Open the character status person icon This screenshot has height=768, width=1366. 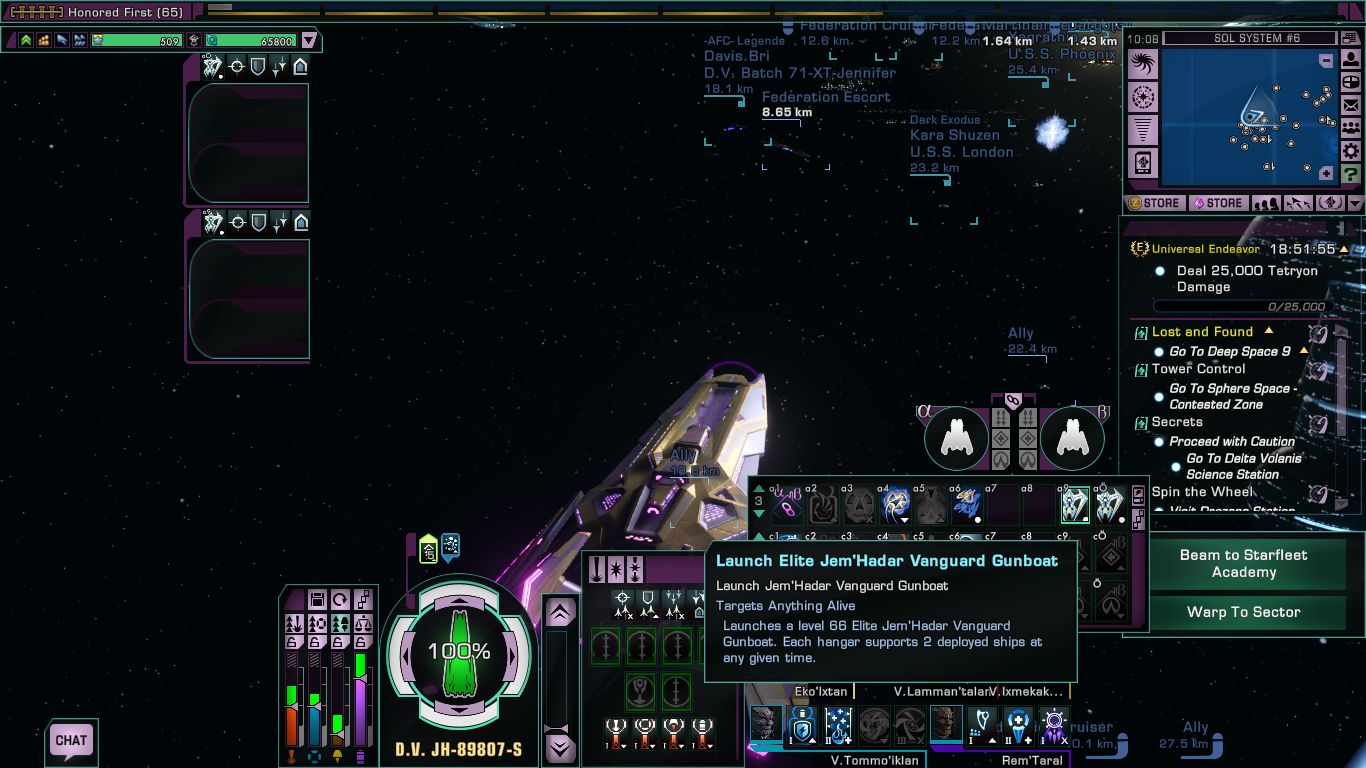pos(1351,59)
